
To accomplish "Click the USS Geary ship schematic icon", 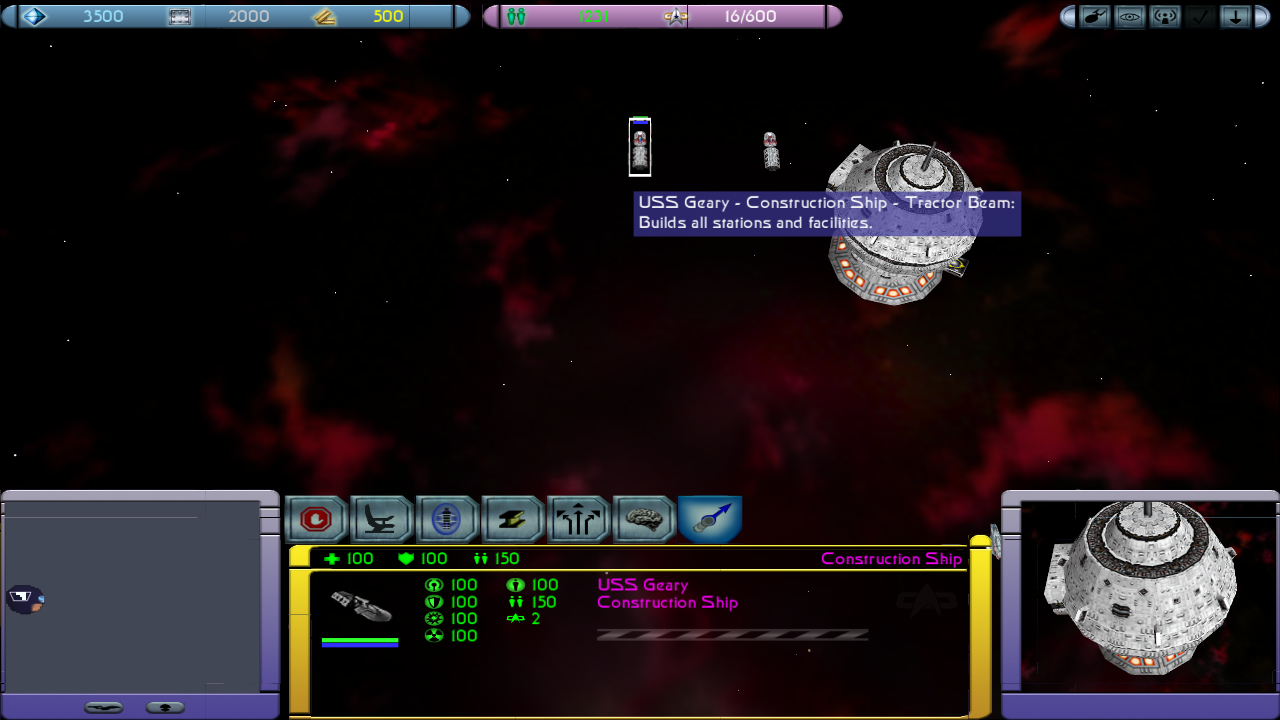I will click(360, 606).
